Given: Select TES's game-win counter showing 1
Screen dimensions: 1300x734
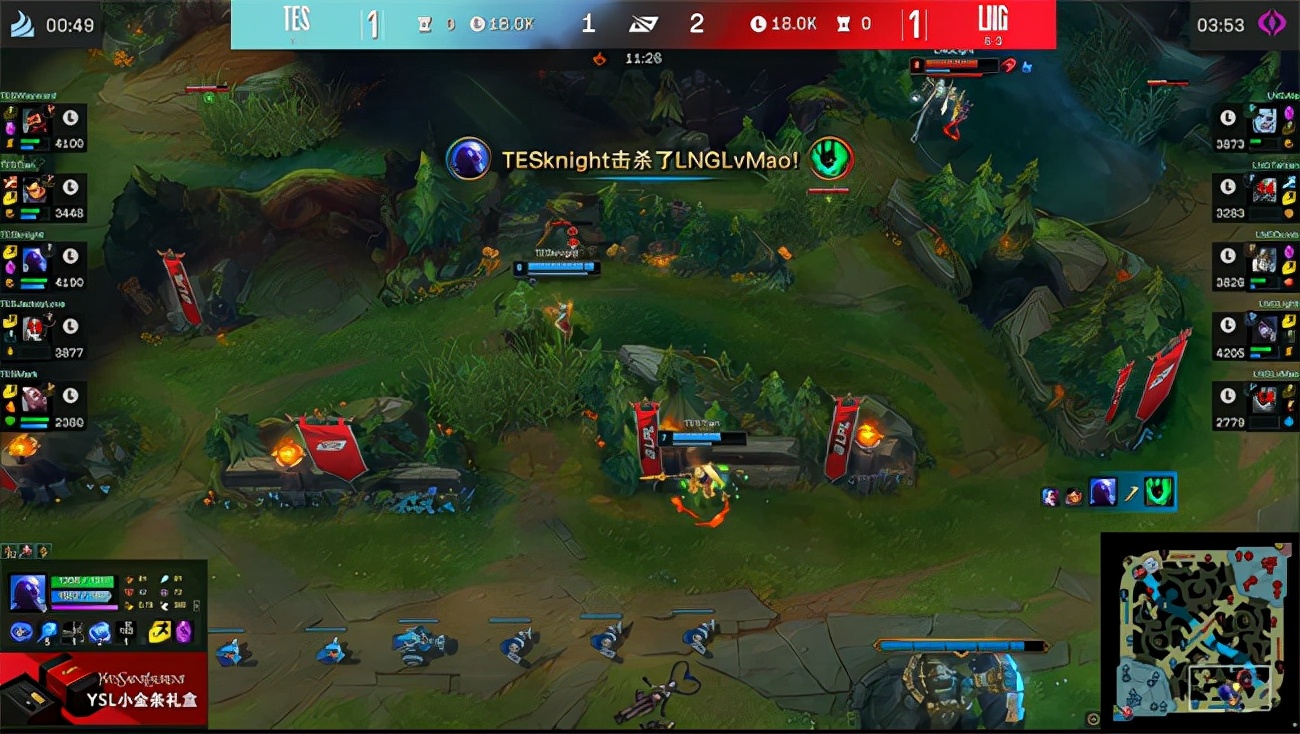Looking at the screenshot, I should 374,24.
